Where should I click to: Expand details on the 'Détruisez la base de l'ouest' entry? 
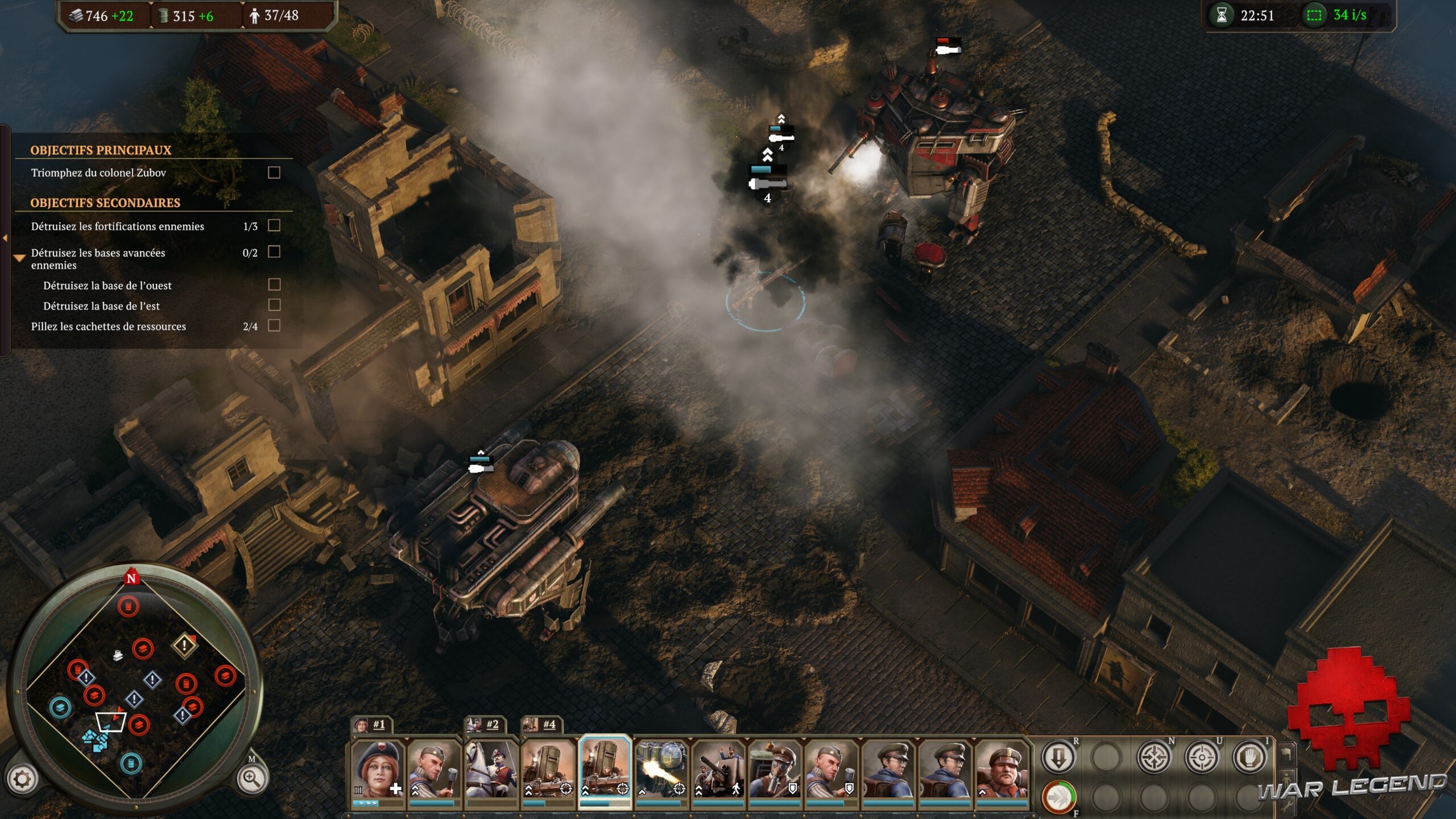pos(108,286)
